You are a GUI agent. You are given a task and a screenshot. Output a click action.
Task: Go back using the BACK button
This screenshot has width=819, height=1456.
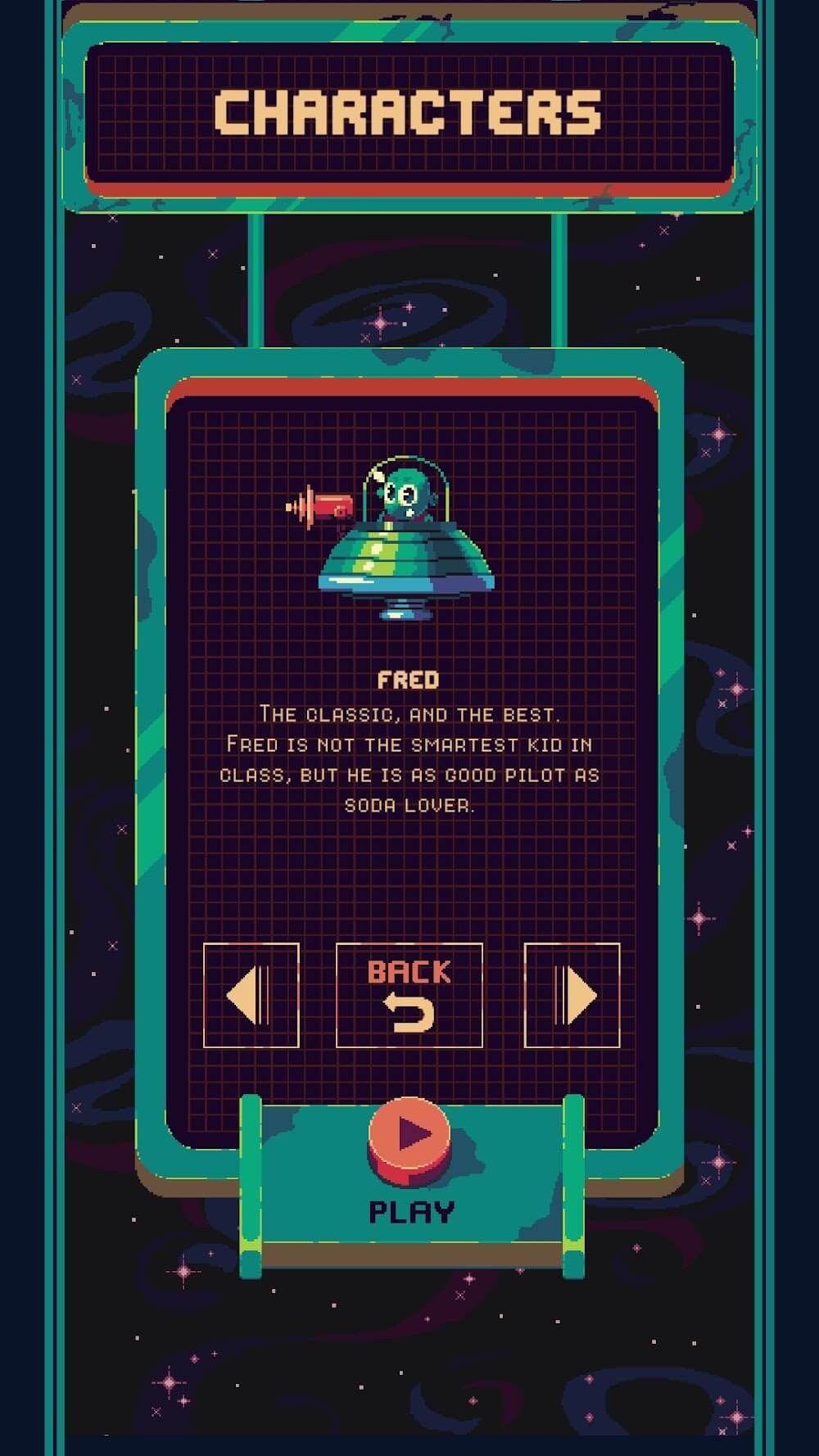409,995
